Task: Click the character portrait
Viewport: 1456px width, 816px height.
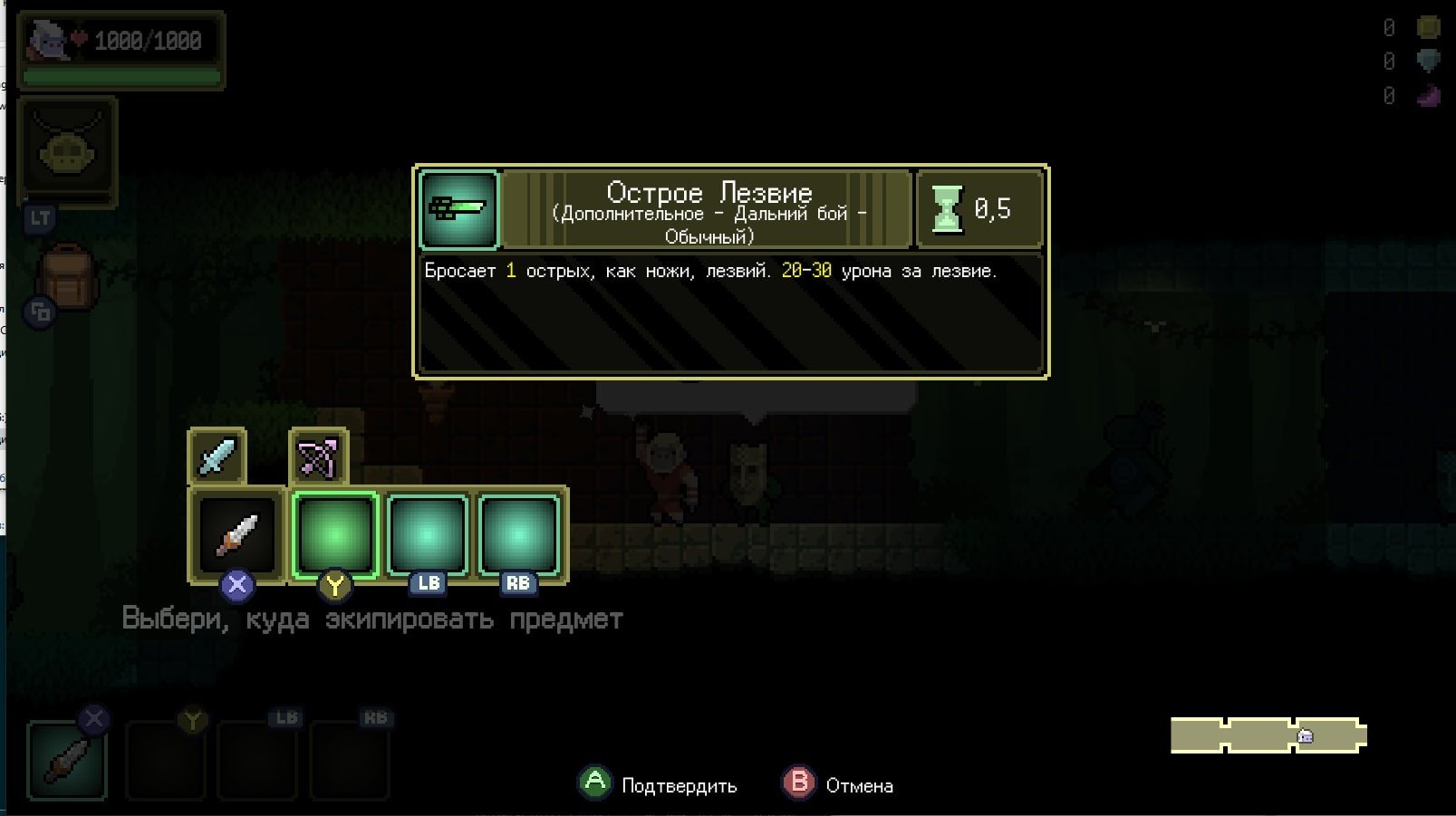Action: [50, 41]
